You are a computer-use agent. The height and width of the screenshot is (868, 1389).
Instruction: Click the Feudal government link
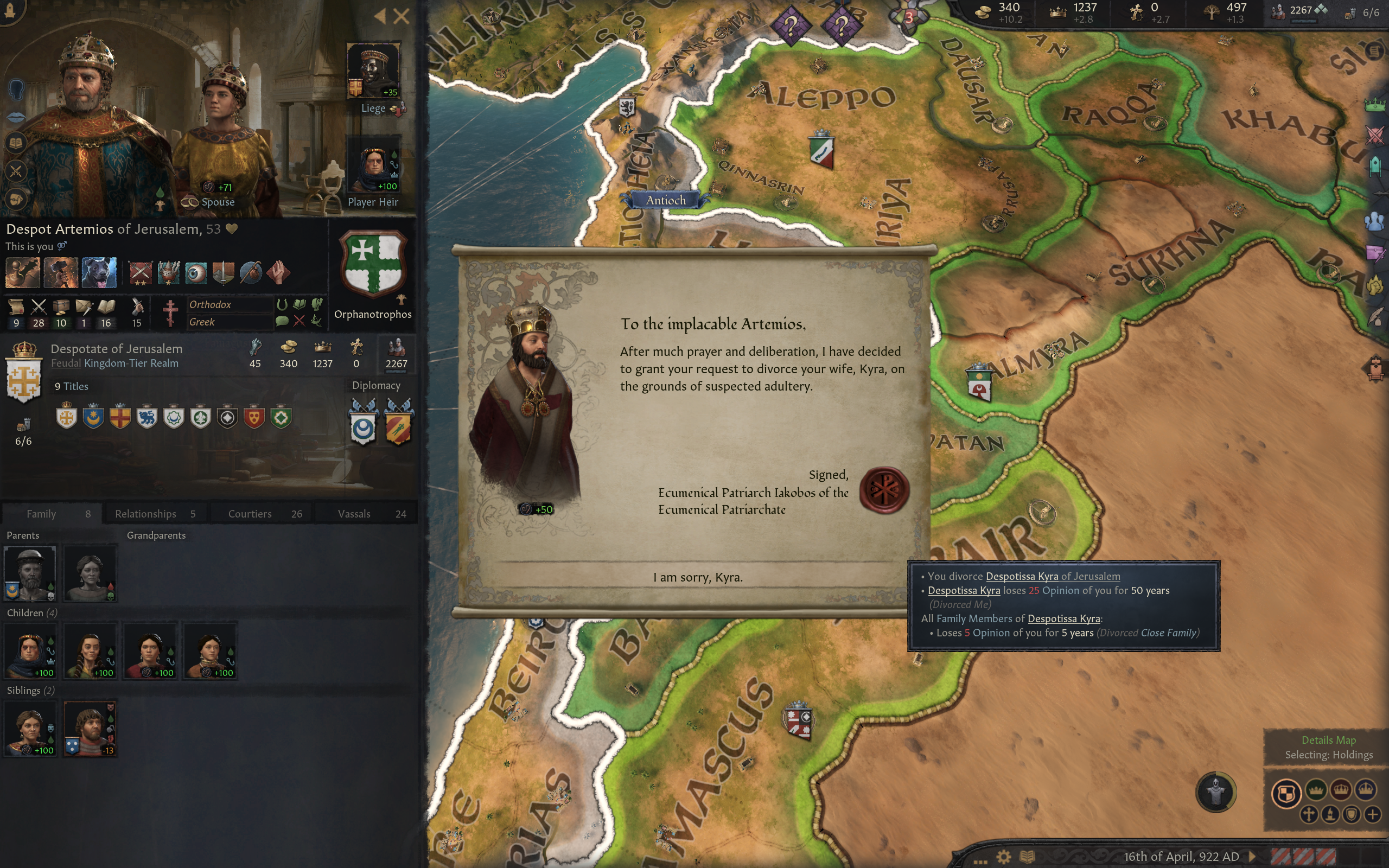pyautogui.click(x=66, y=363)
